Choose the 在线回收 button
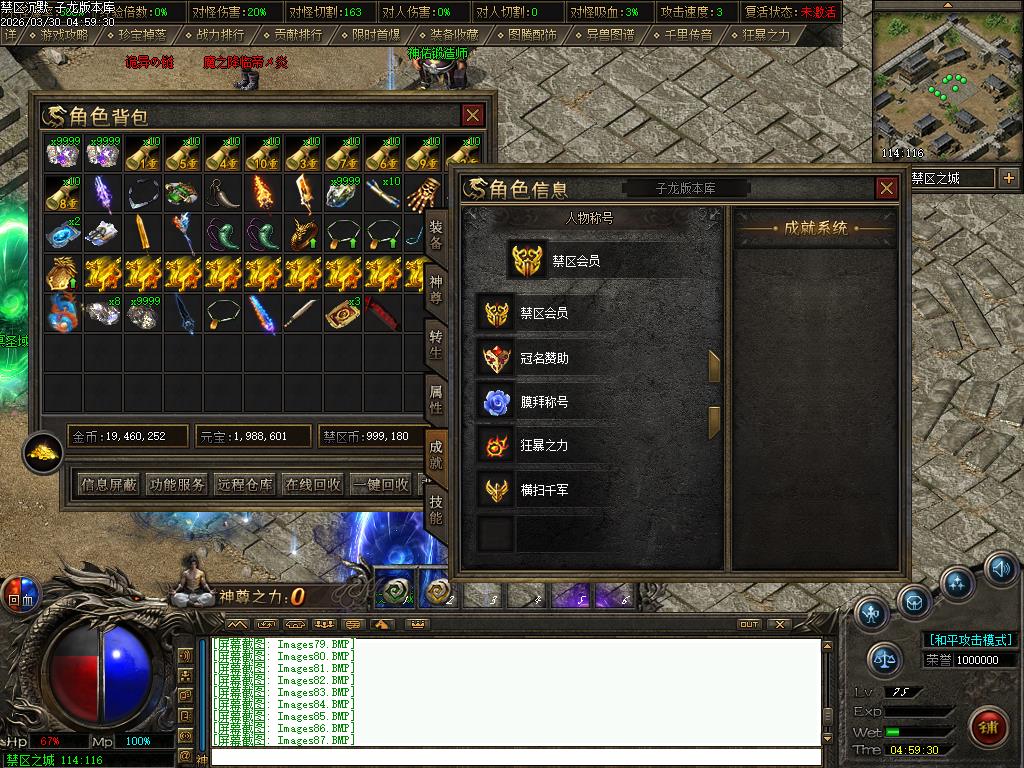1024x768 pixels. click(313, 484)
